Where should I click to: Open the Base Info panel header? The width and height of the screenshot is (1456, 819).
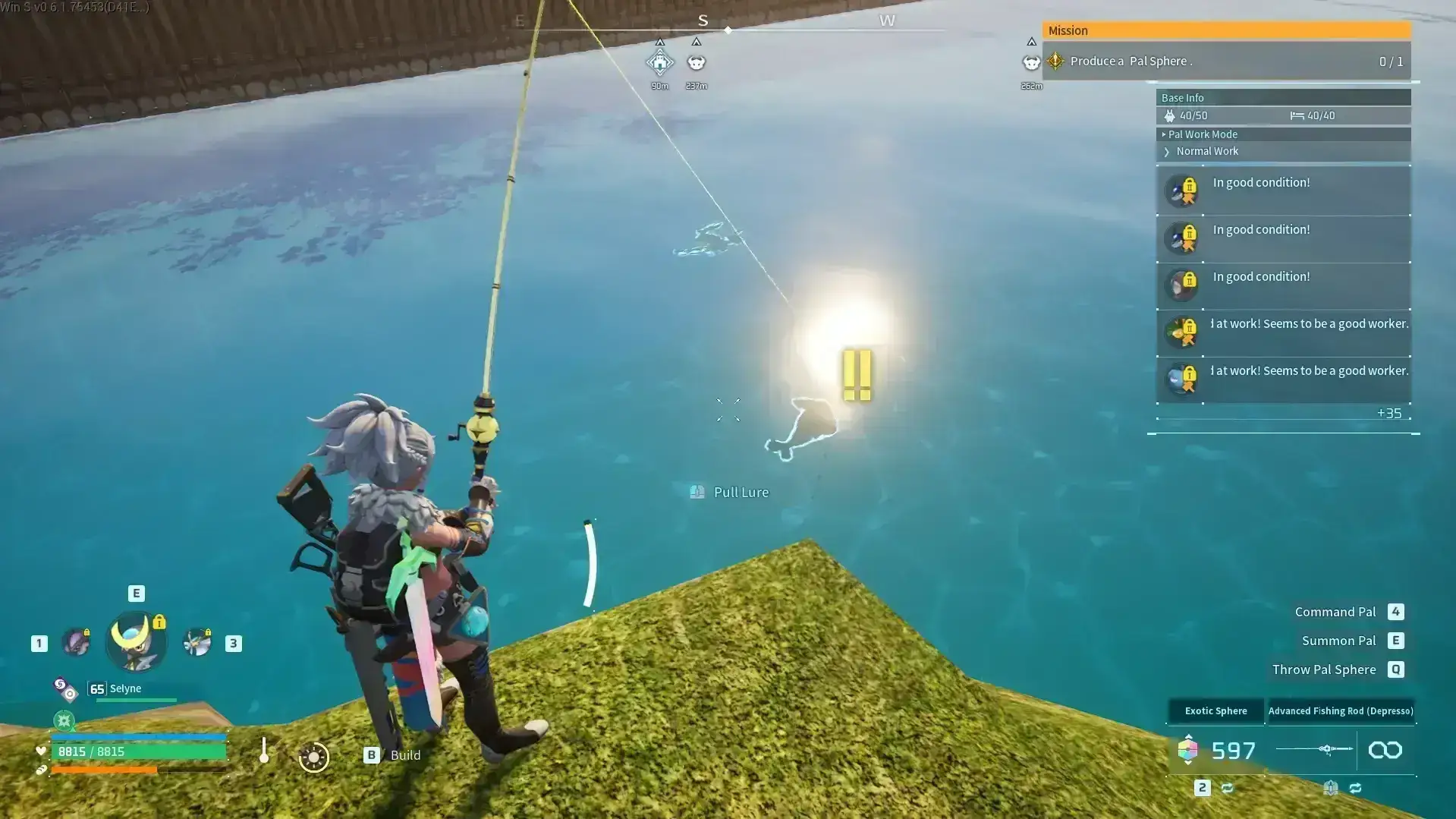click(x=1282, y=98)
